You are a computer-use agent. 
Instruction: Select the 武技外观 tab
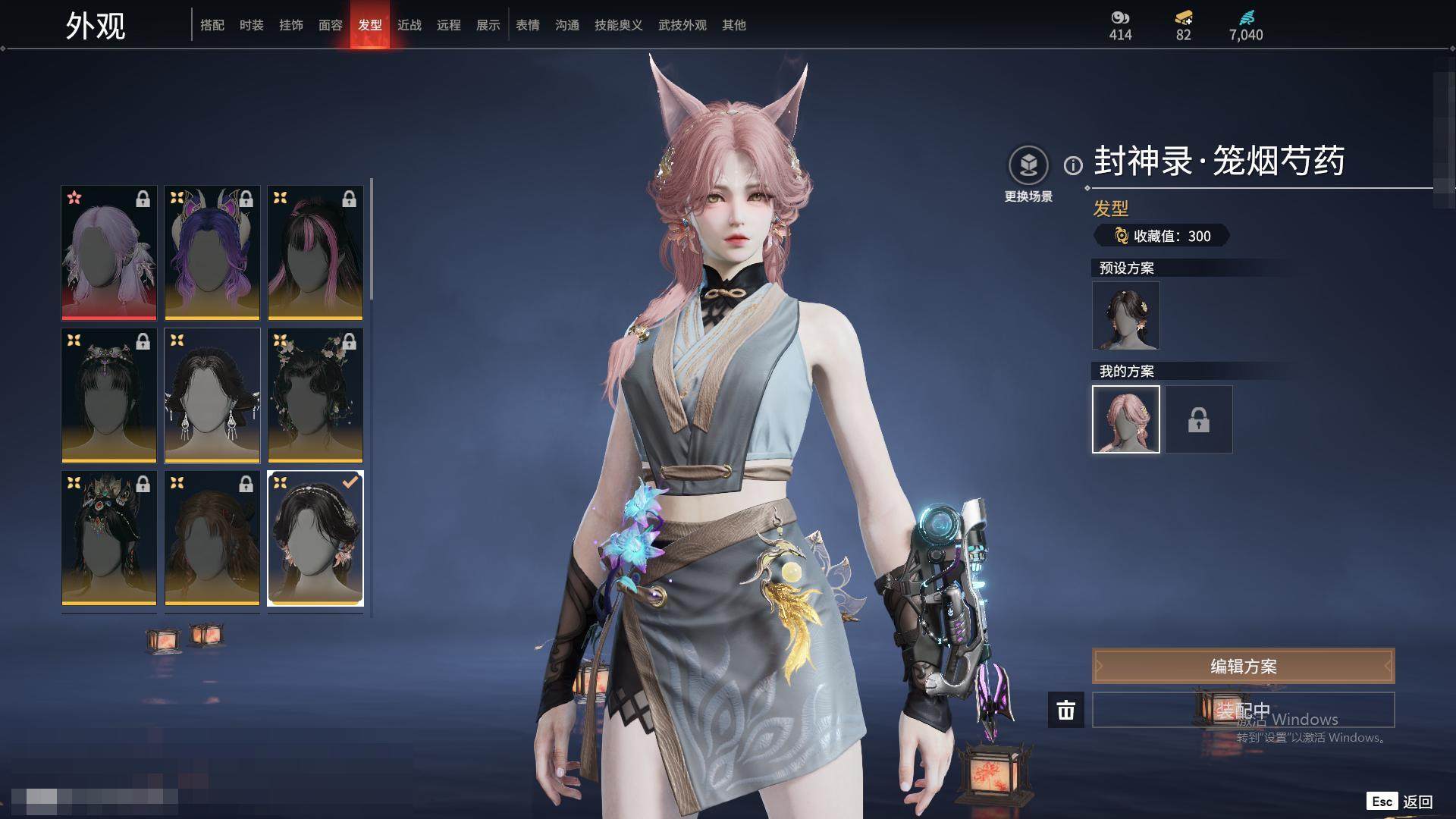[682, 25]
